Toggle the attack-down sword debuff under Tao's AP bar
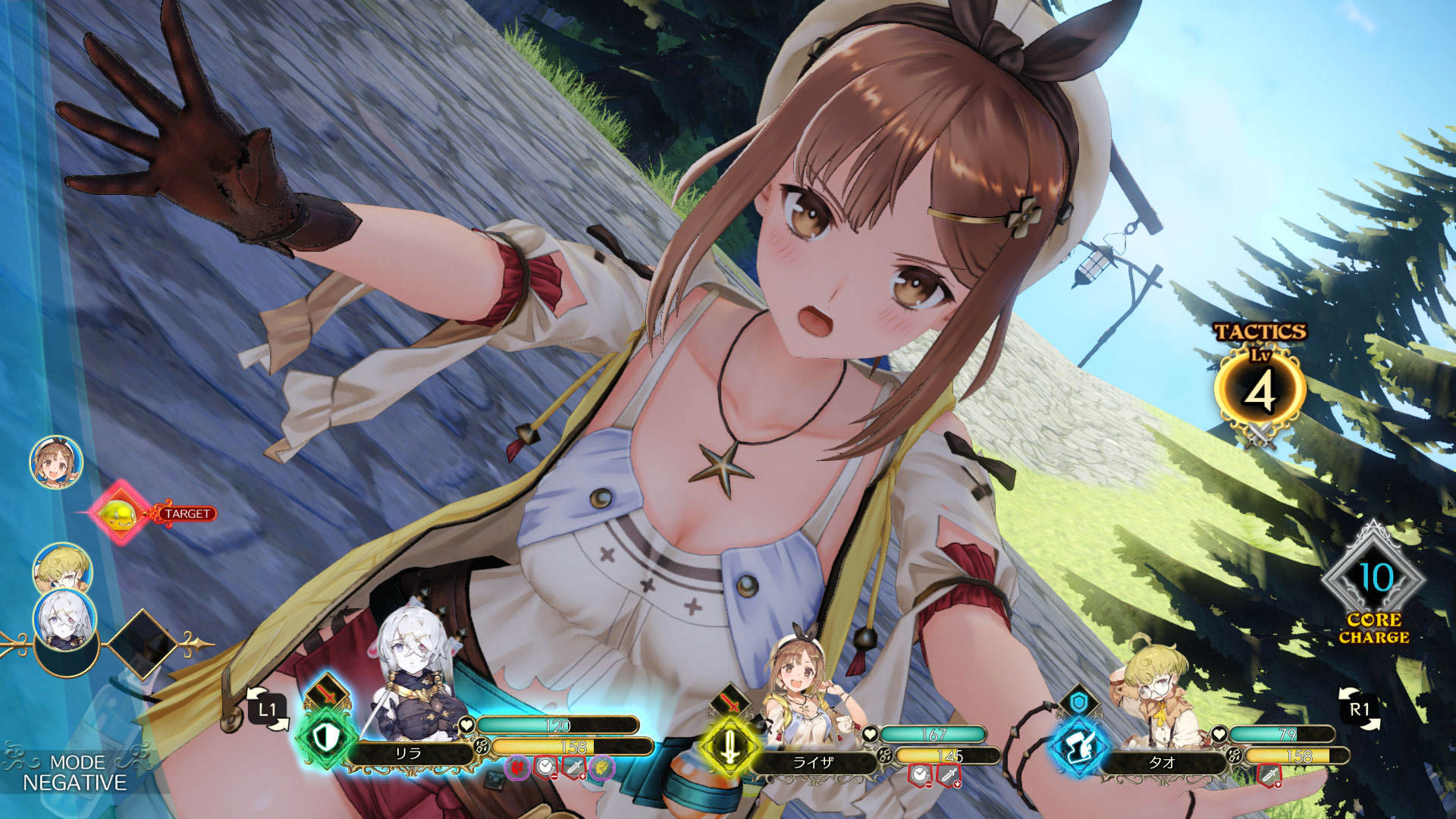 click(x=1270, y=775)
